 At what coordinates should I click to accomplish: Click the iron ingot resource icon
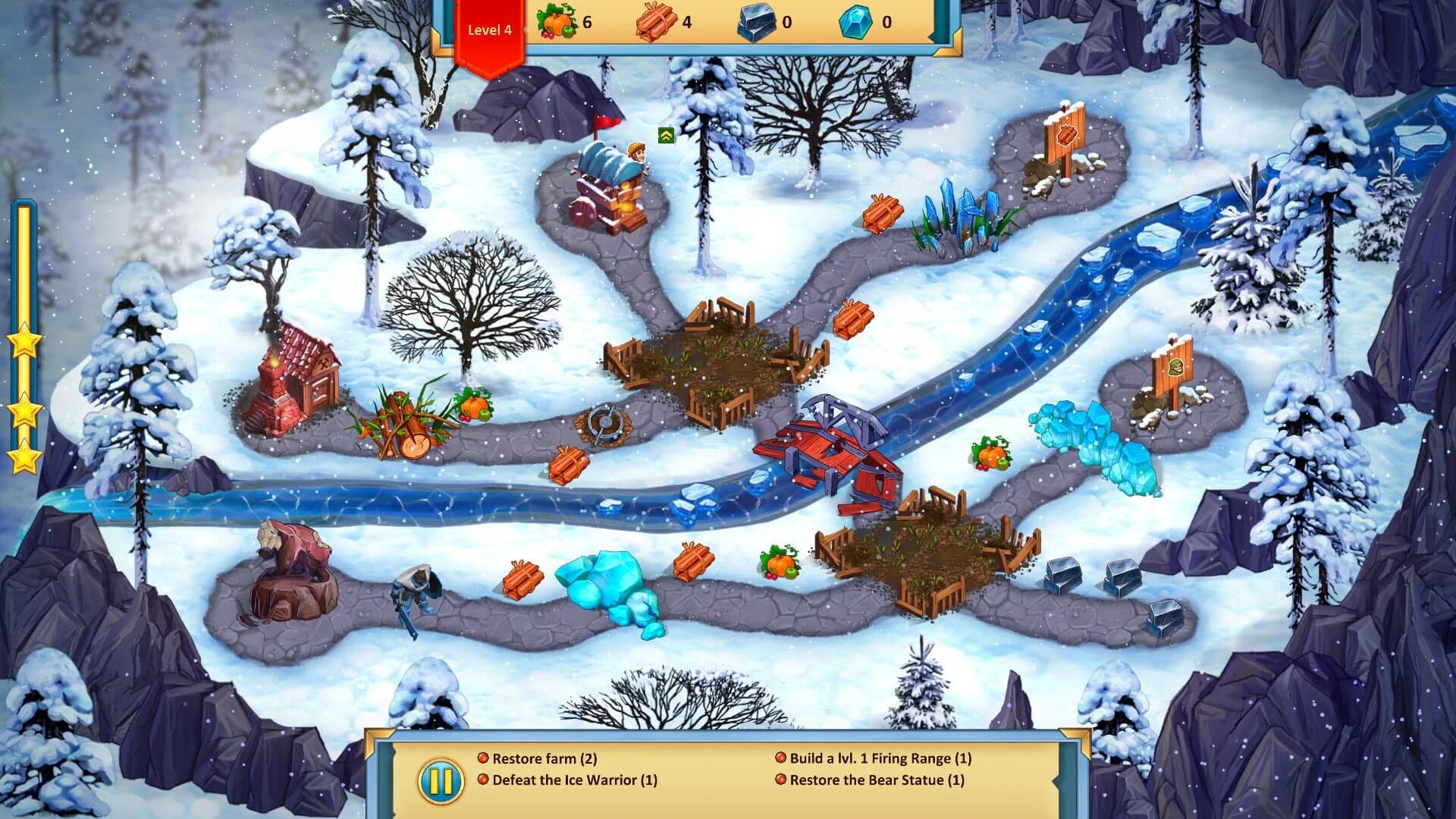point(755,21)
